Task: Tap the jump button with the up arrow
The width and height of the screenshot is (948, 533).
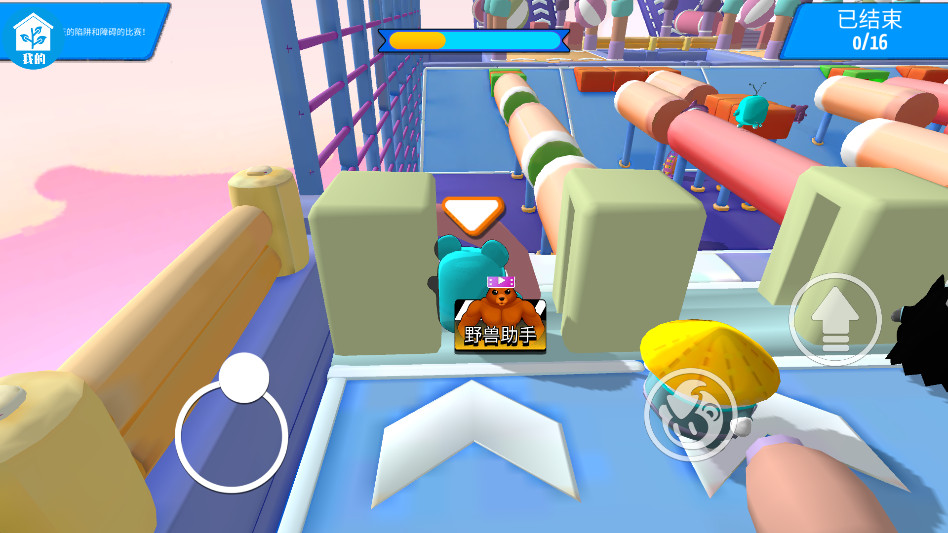Action: click(834, 320)
